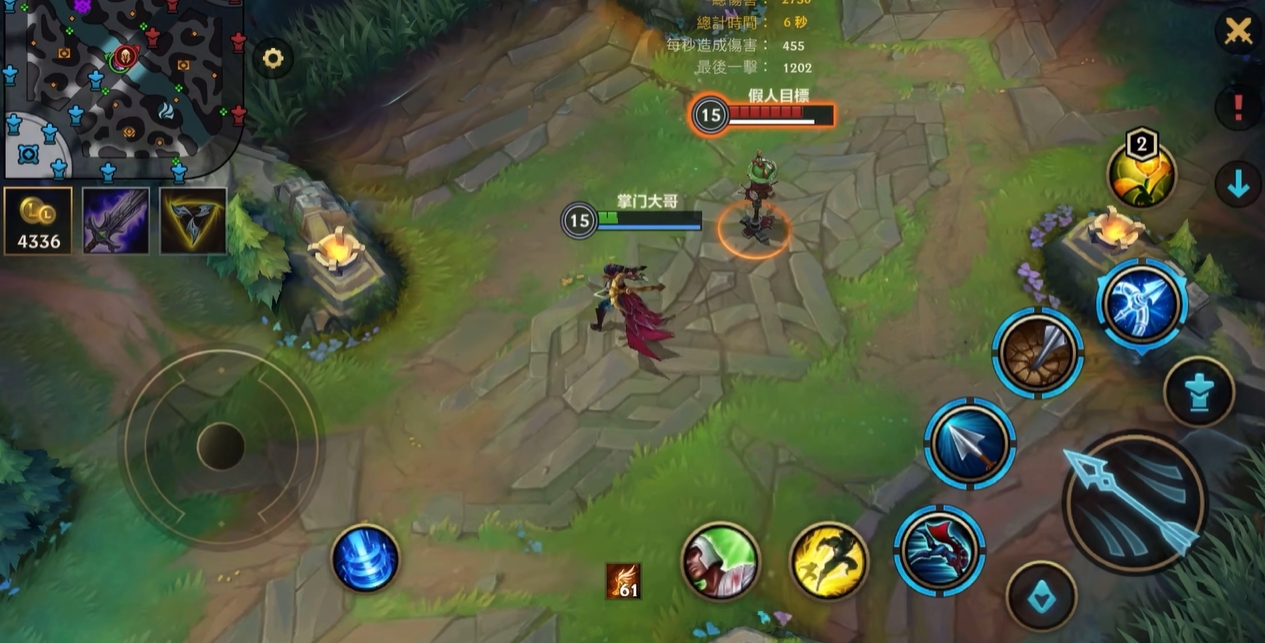Send the red exclamation alert ping
The image size is (1265, 643).
point(1238,106)
